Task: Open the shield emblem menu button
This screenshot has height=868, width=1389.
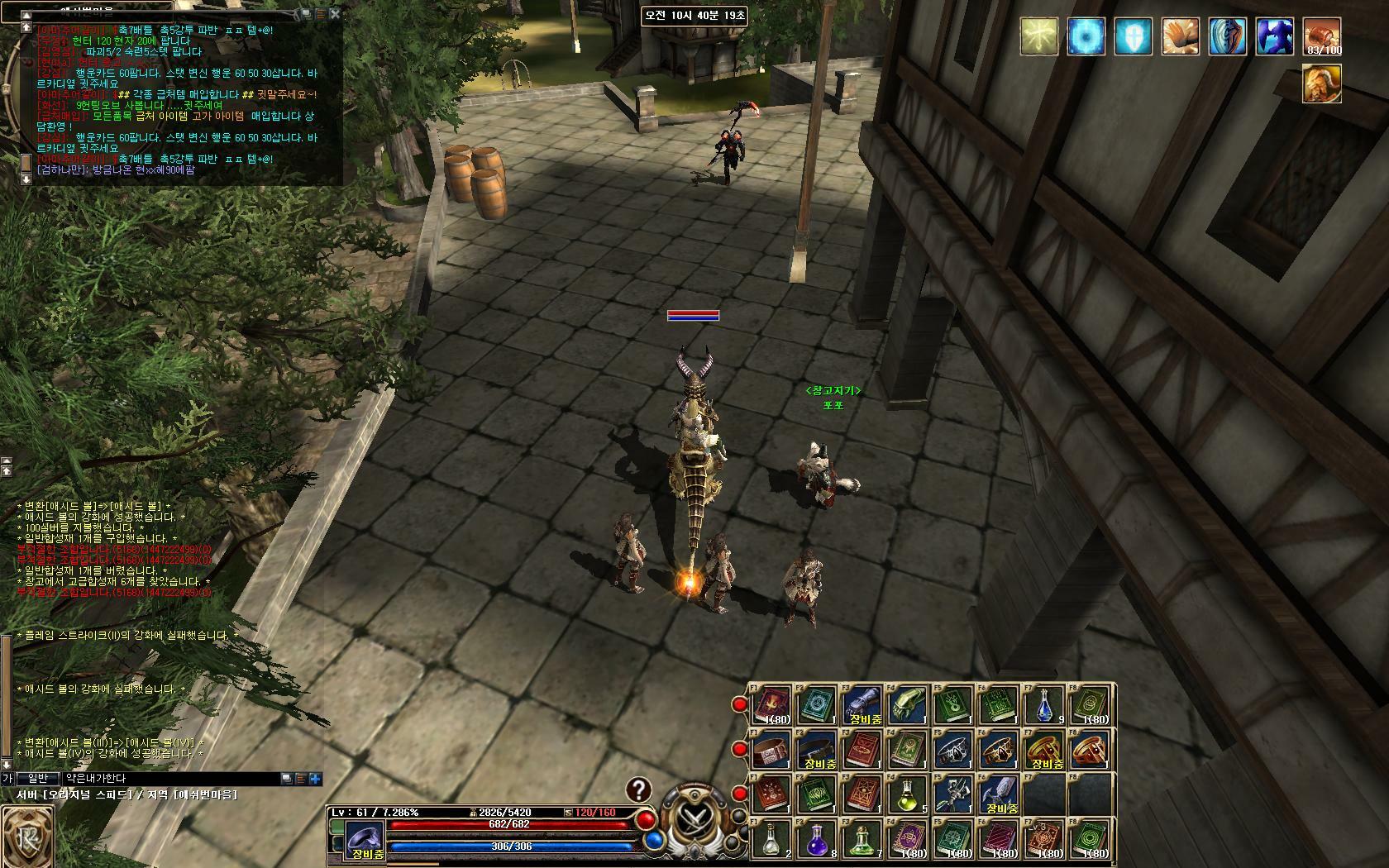Action: (x=26, y=837)
